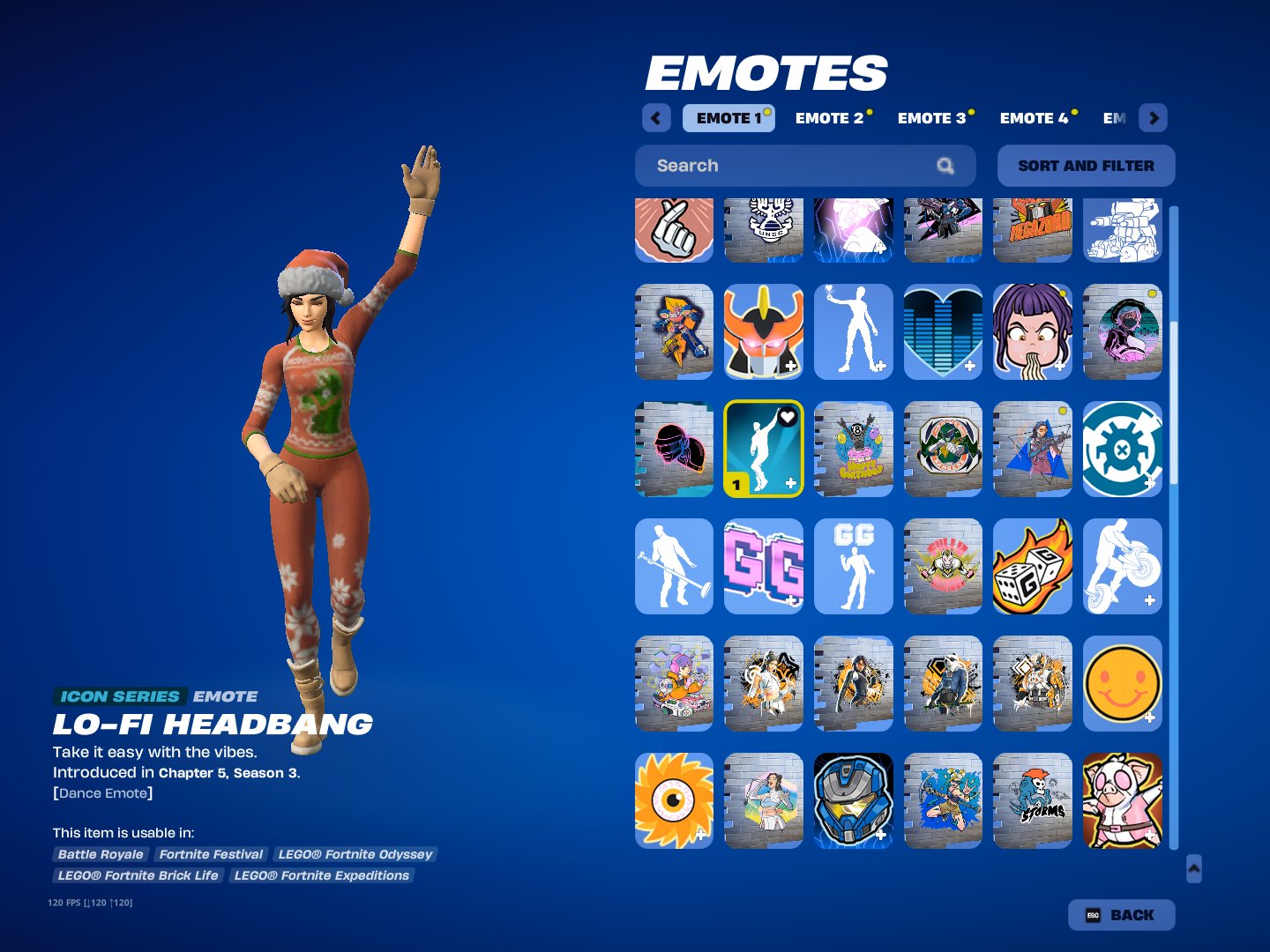
Task: Select the blue Spartan helmet spray
Action: [x=854, y=800]
